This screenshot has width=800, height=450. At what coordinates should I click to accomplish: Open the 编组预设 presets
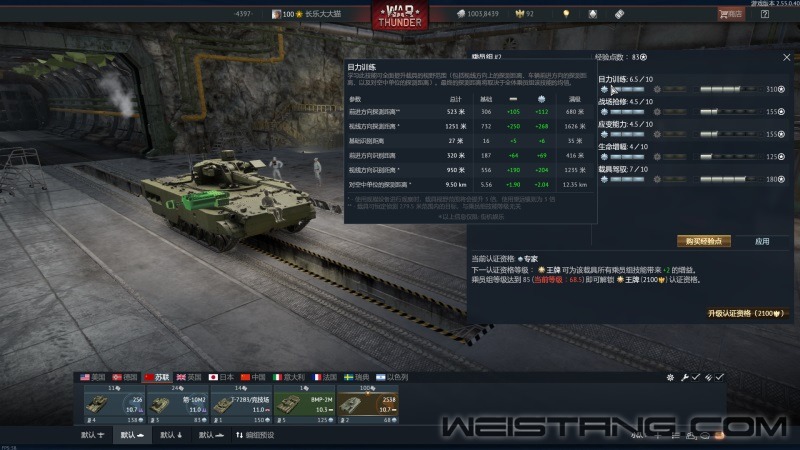253,435
